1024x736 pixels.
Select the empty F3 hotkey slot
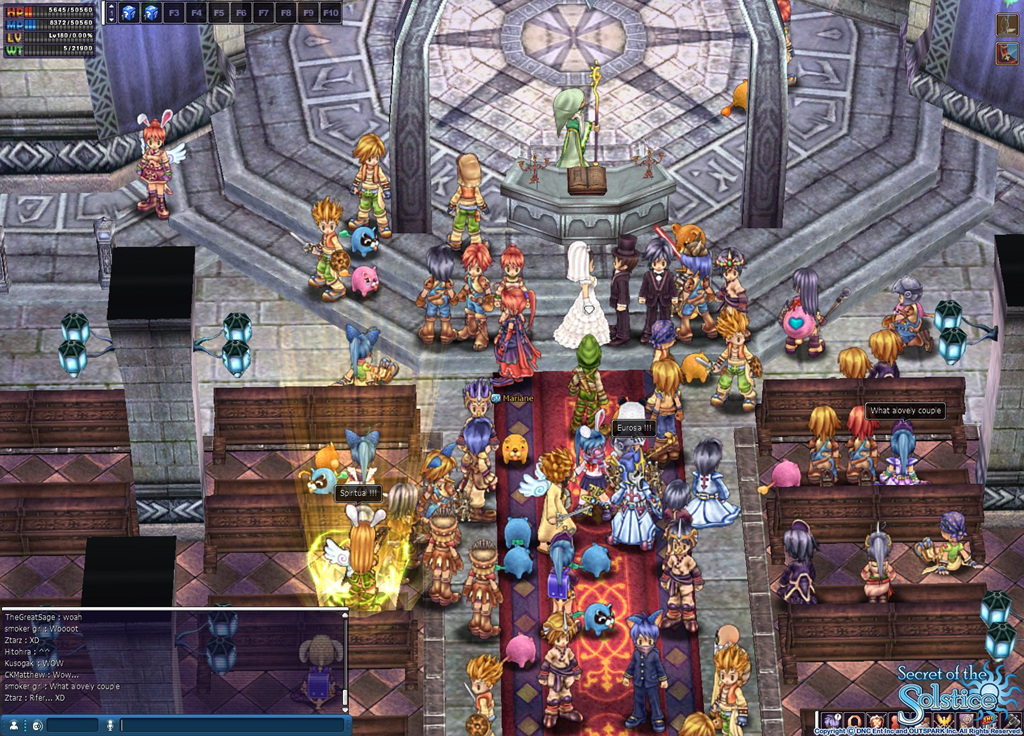(x=174, y=13)
